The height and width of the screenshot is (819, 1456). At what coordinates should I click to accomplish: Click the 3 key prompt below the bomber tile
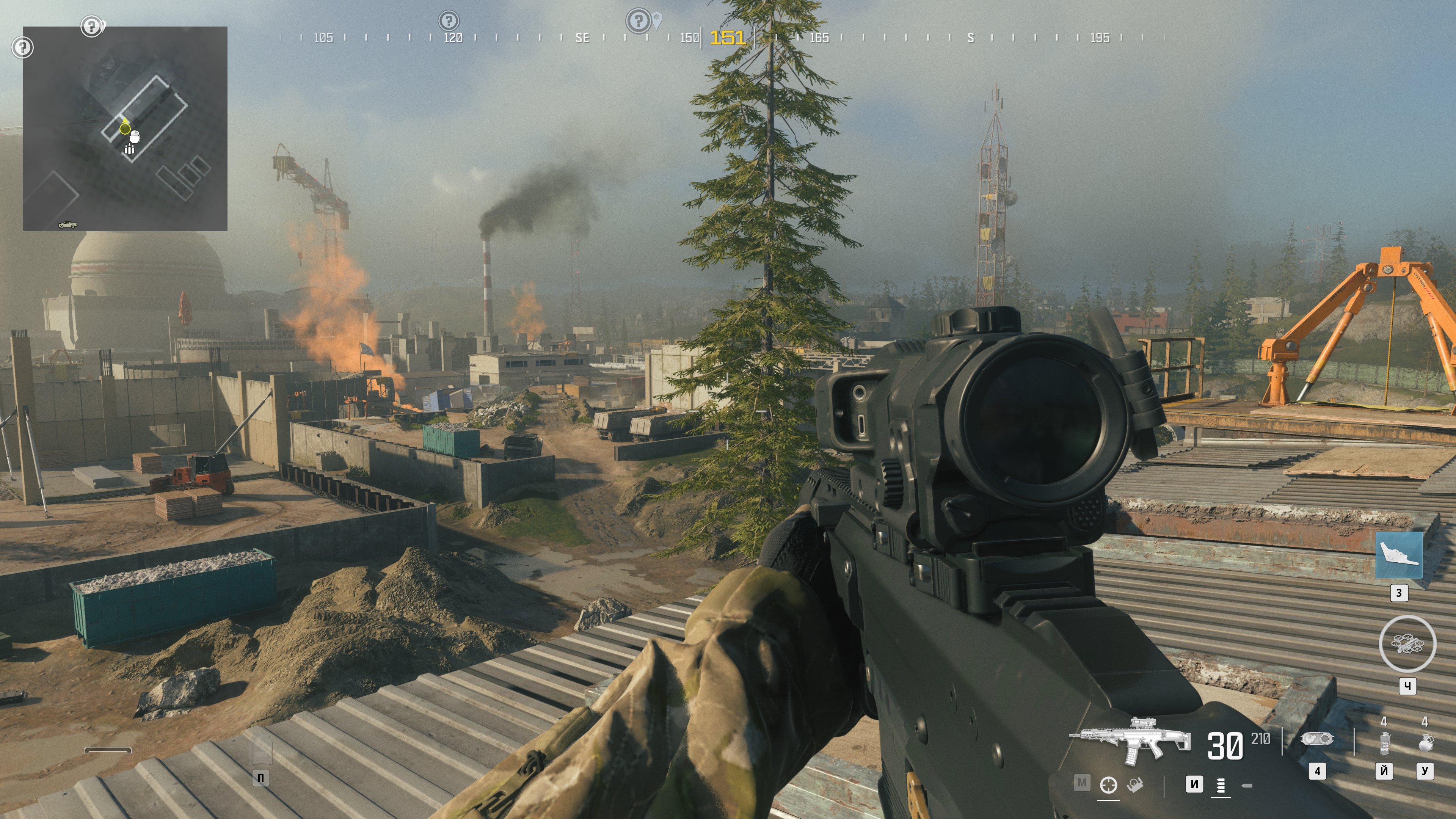(1400, 592)
